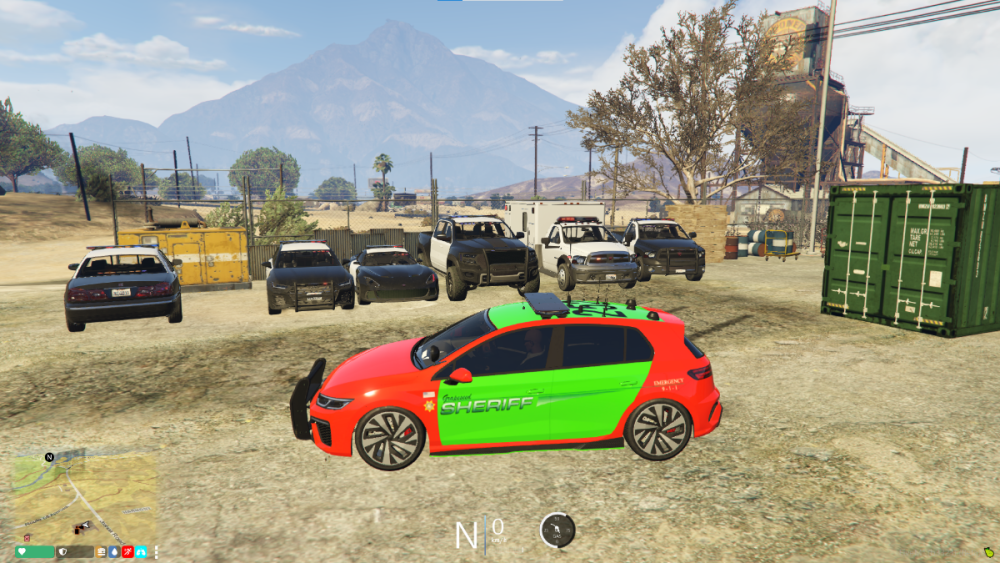Click the yellow pear icon

pyautogui.click(x=988, y=551)
